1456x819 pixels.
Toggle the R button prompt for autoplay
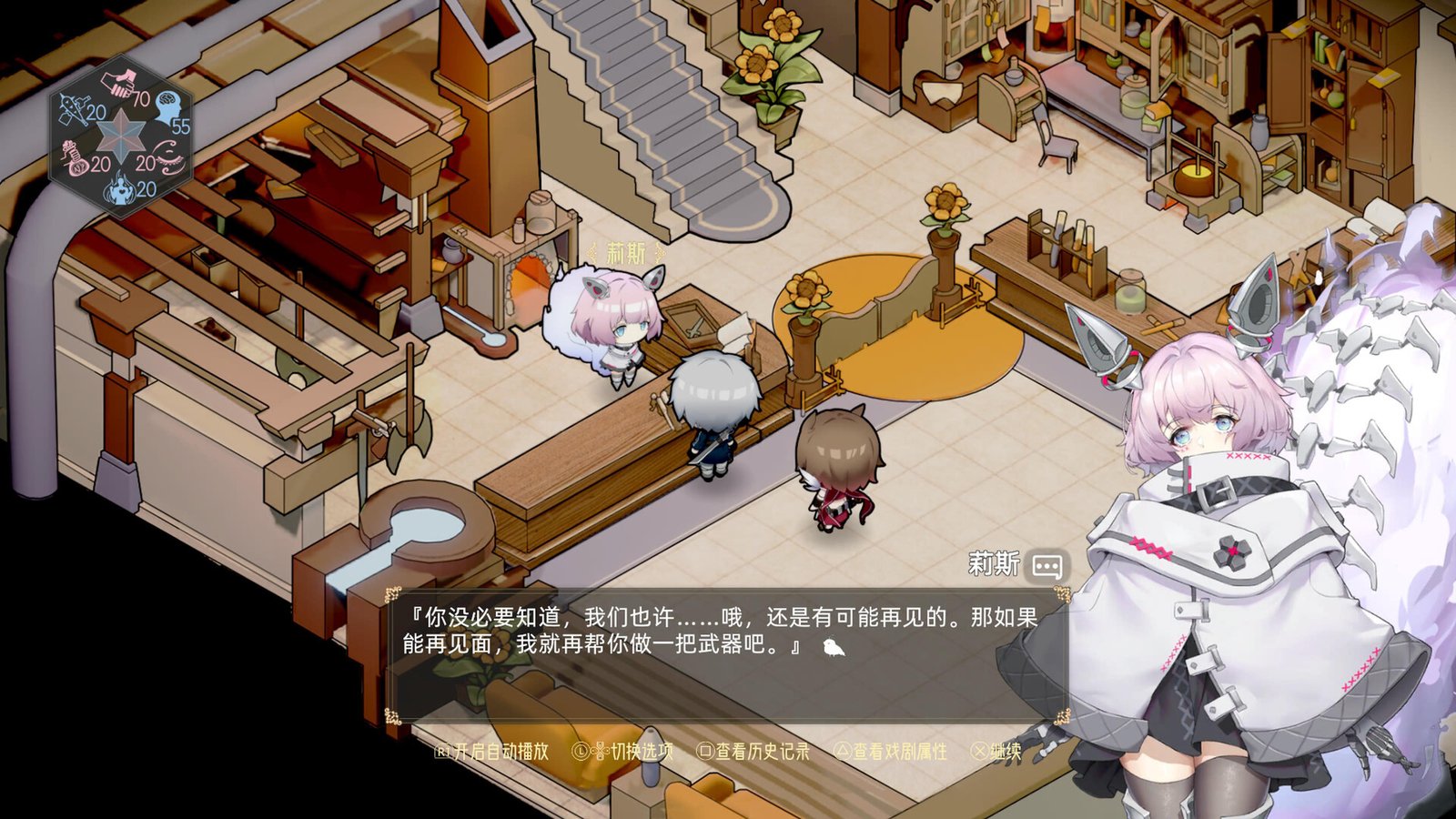445,752
